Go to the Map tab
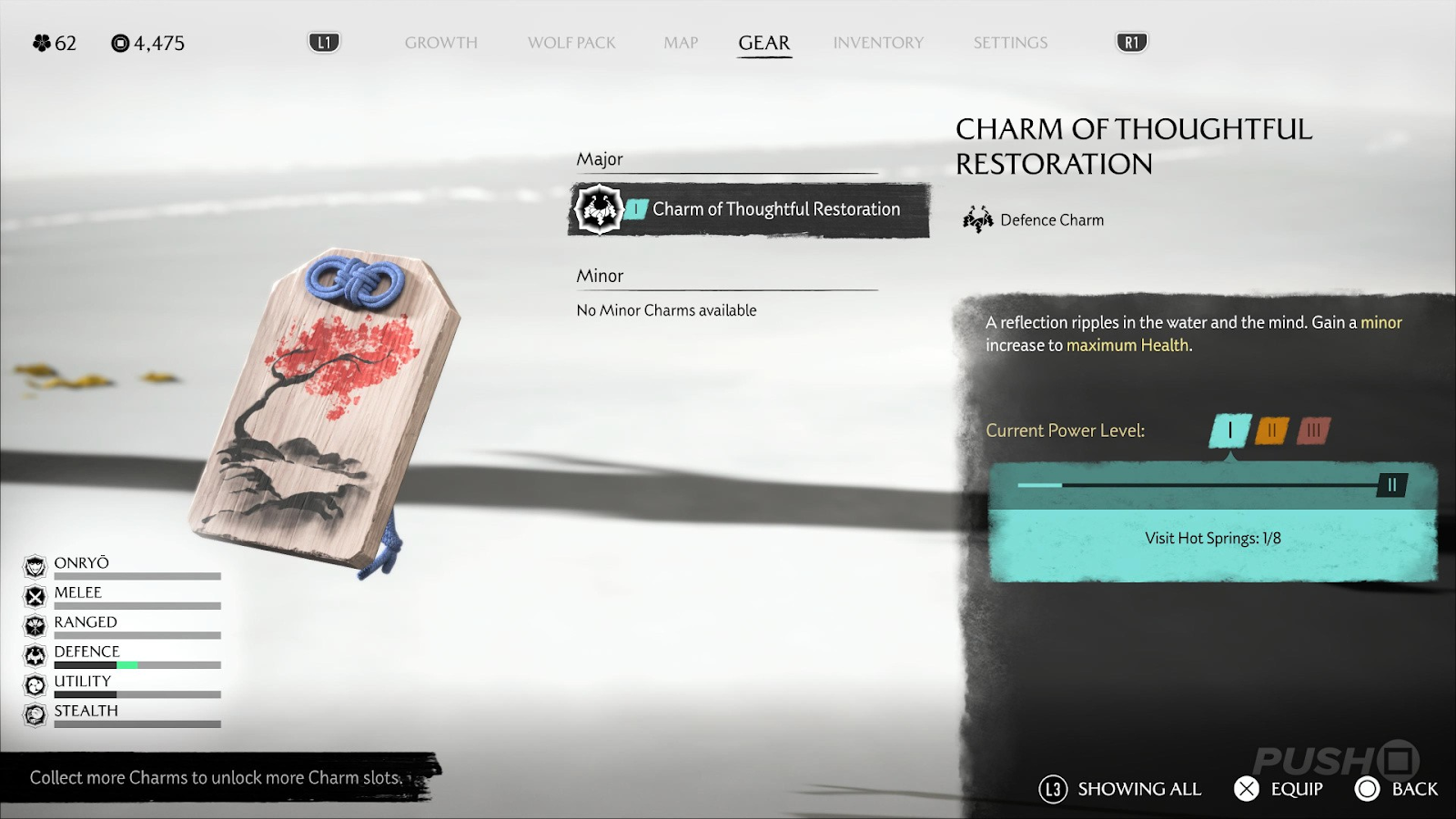The height and width of the screenshot is (819, 1456). 681,43
